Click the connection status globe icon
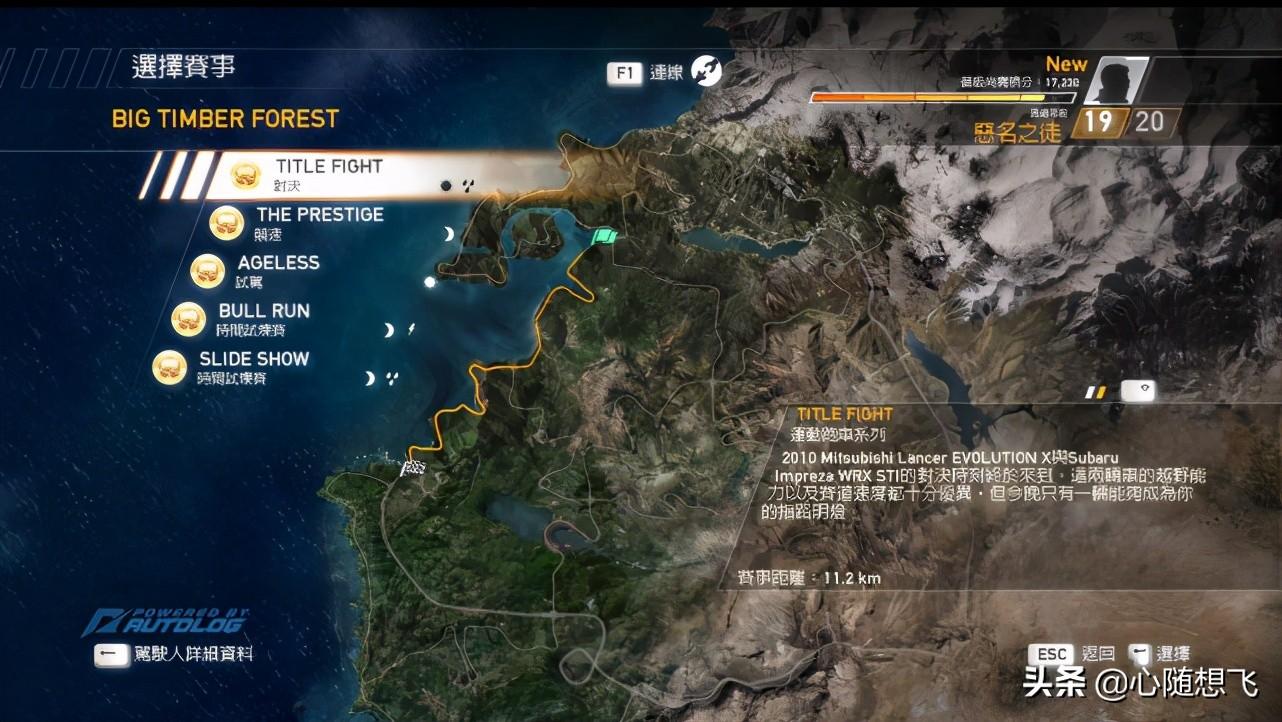The image size is (1282, 722). tap(706, 71)
